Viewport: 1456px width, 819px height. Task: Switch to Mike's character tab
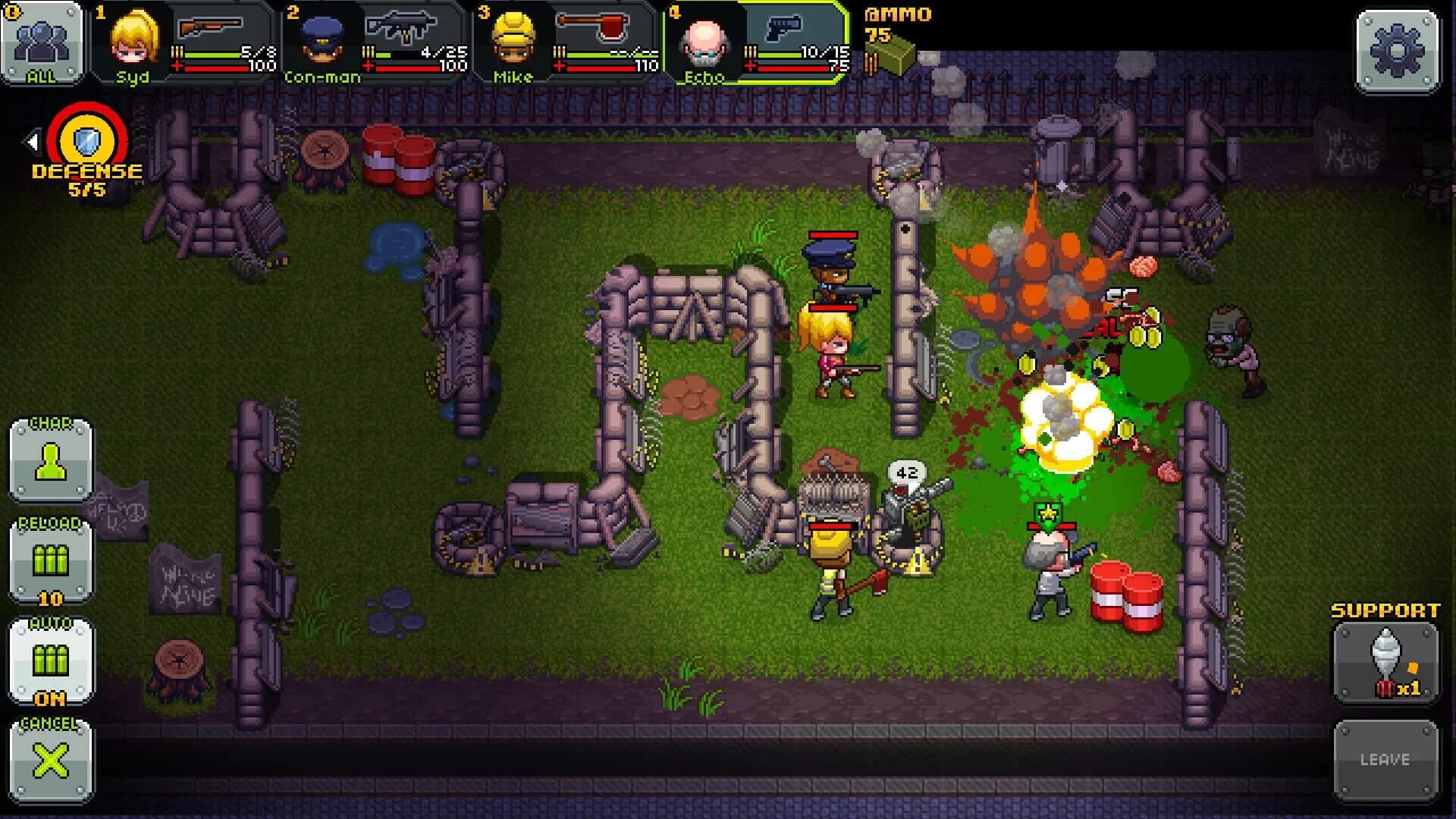click(512, 42)
